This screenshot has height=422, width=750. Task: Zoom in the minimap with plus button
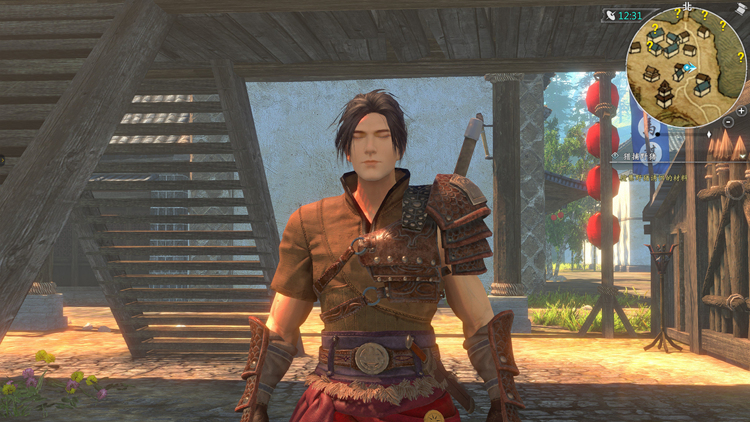click(x=741, y=109)
